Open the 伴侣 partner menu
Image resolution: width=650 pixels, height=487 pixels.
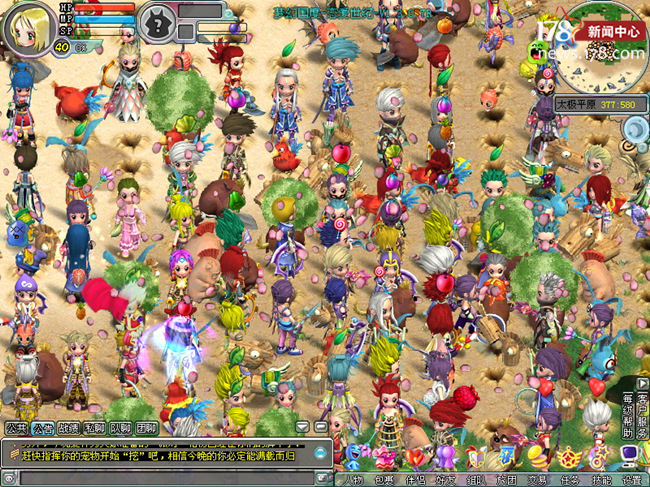(x=416, y=478)
